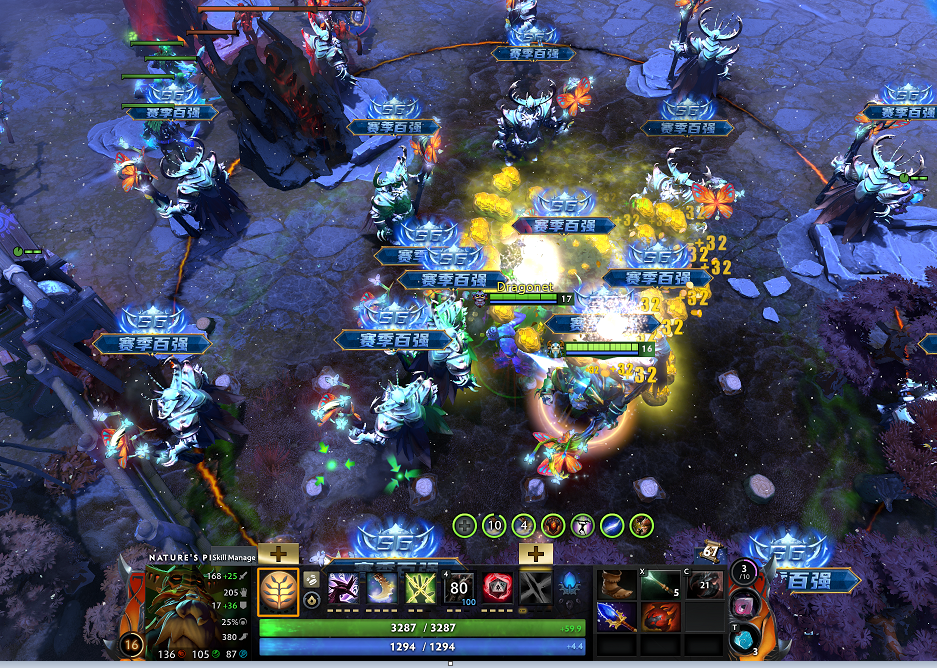This screenshot has width=937, height=668.
Task: Open the scroll icon showing 67
Action: (711, 550)
